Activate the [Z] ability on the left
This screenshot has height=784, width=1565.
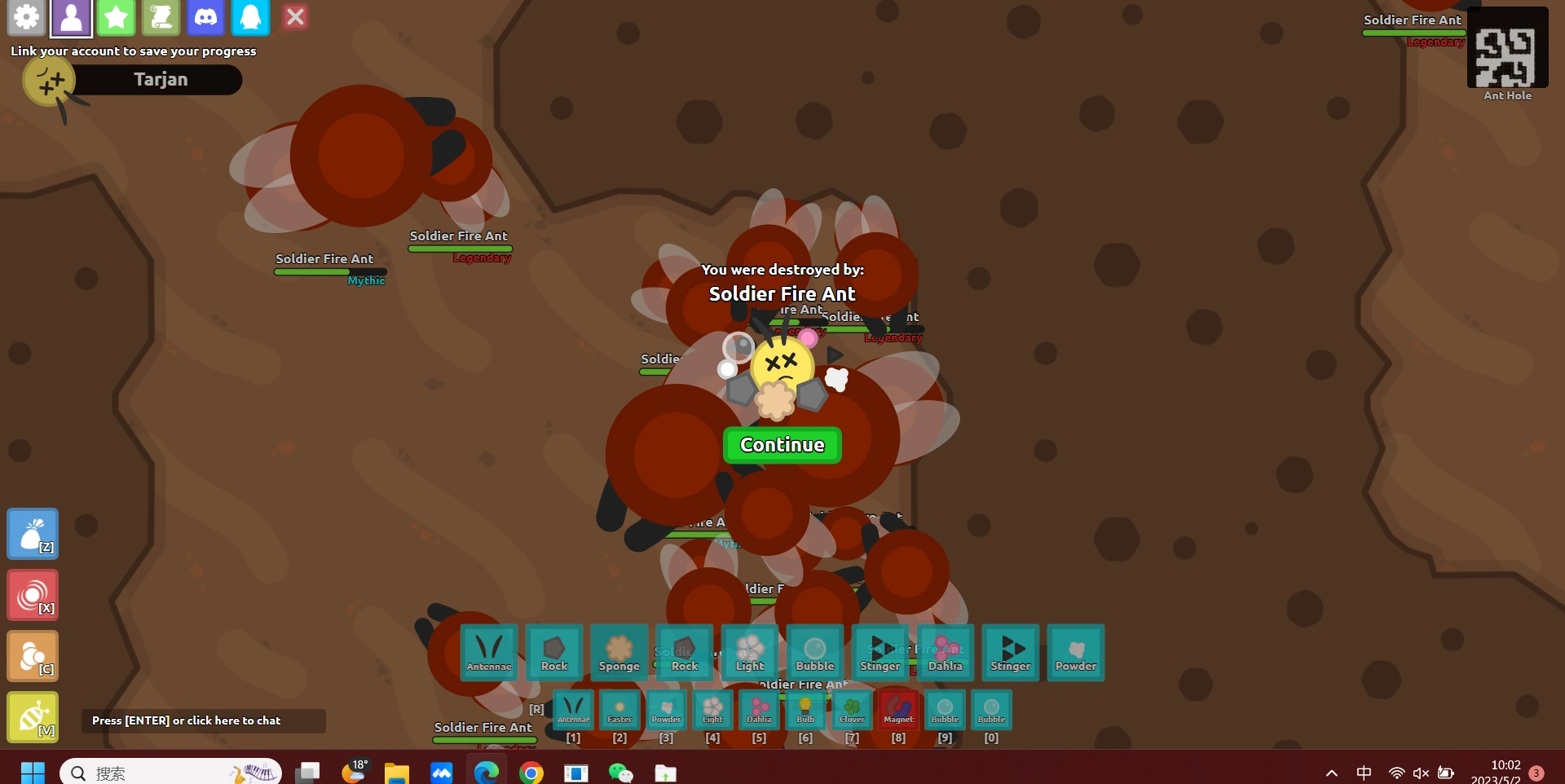(33, 534)
